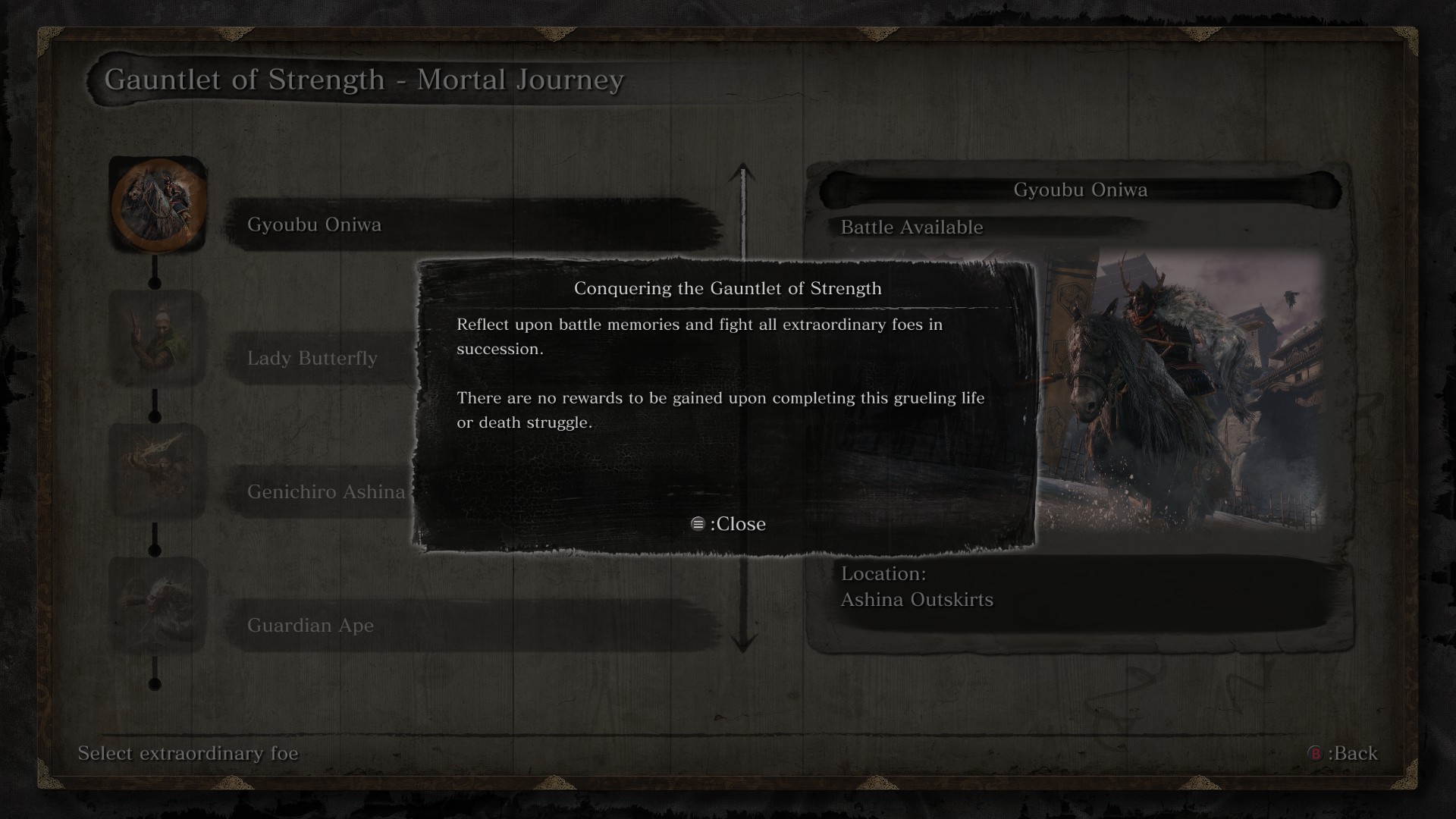The height and width of the screenshot is (819, 1456).
Task: Click the Gyoubu Oniwa portrait icon
Action: pyautogui.click(x=158, y=205)
